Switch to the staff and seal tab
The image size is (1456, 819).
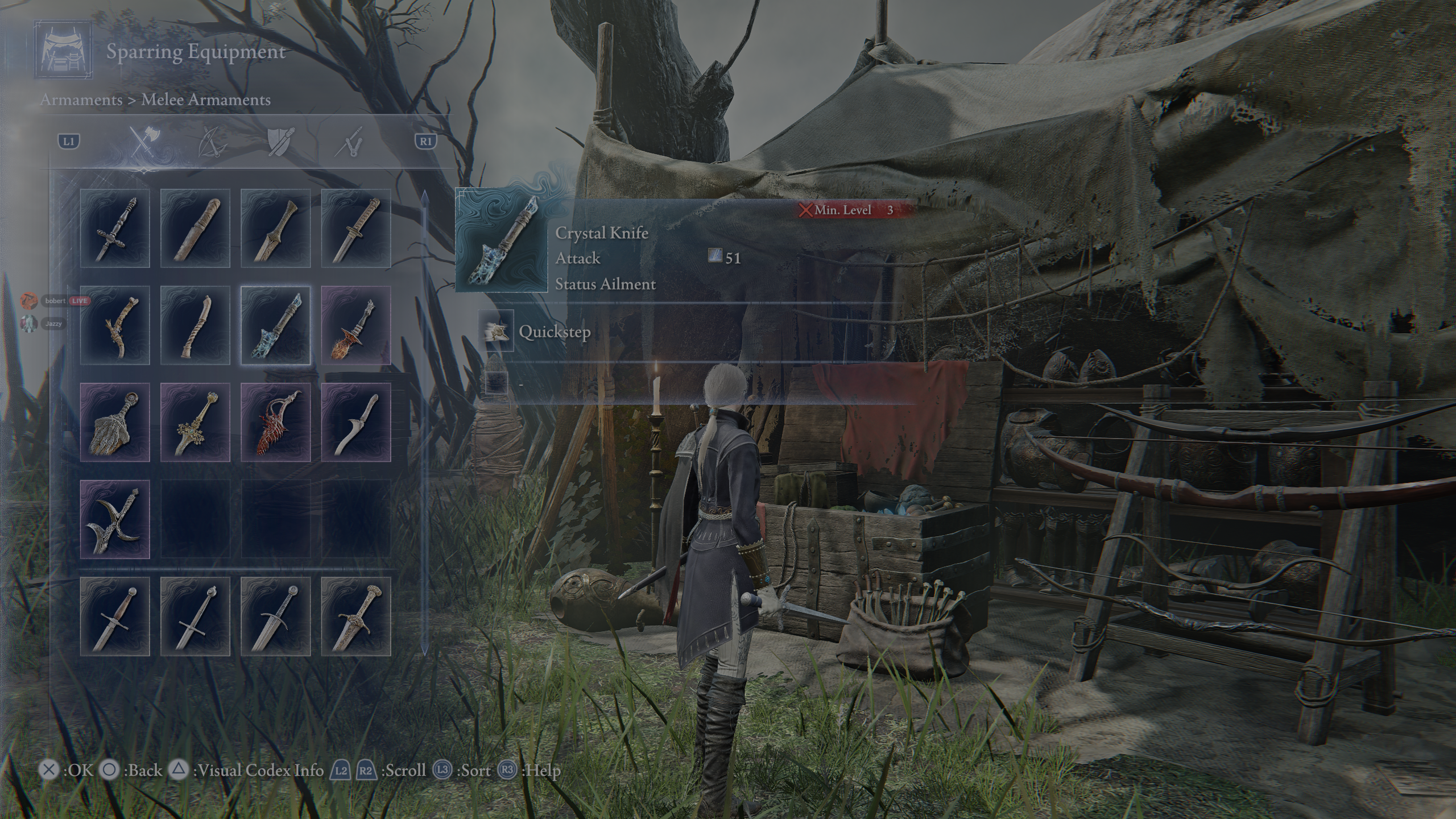349,142
